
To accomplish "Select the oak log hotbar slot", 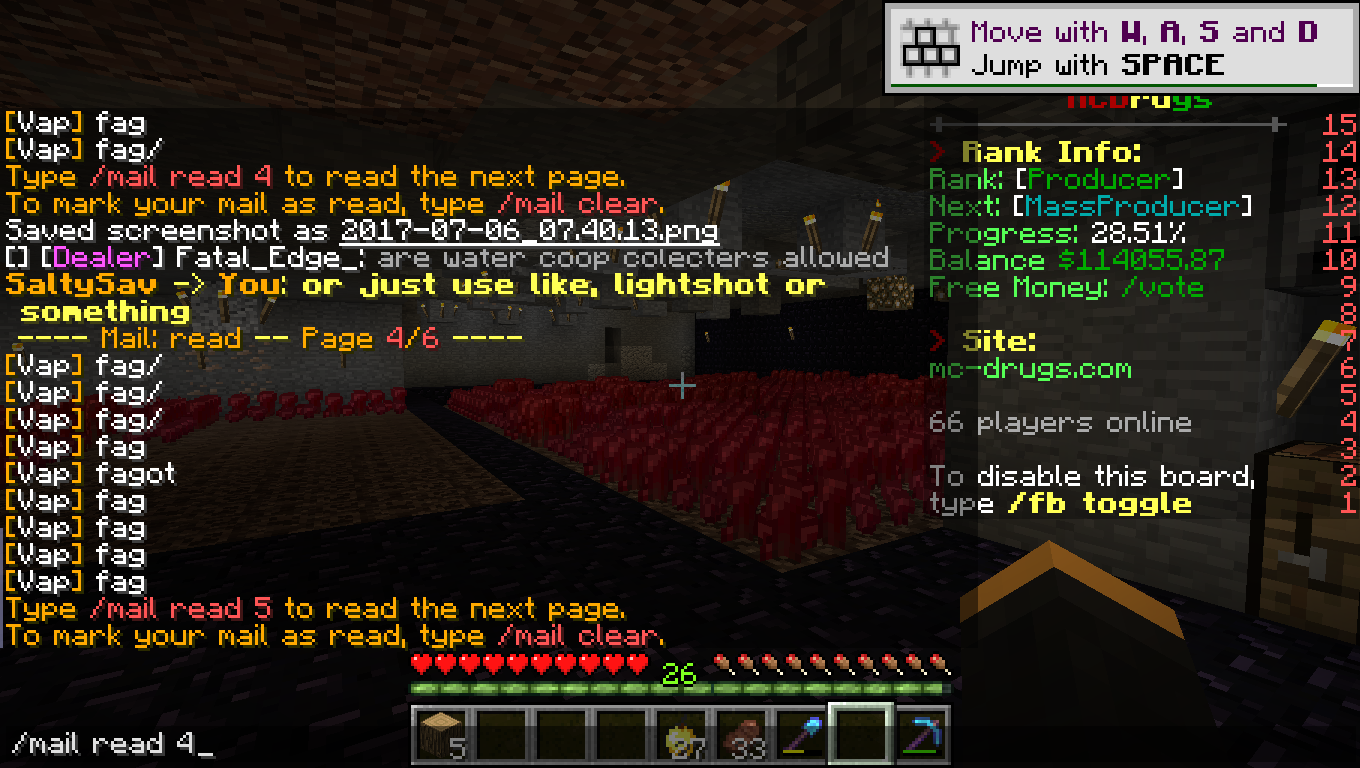I will coord(441,733).
